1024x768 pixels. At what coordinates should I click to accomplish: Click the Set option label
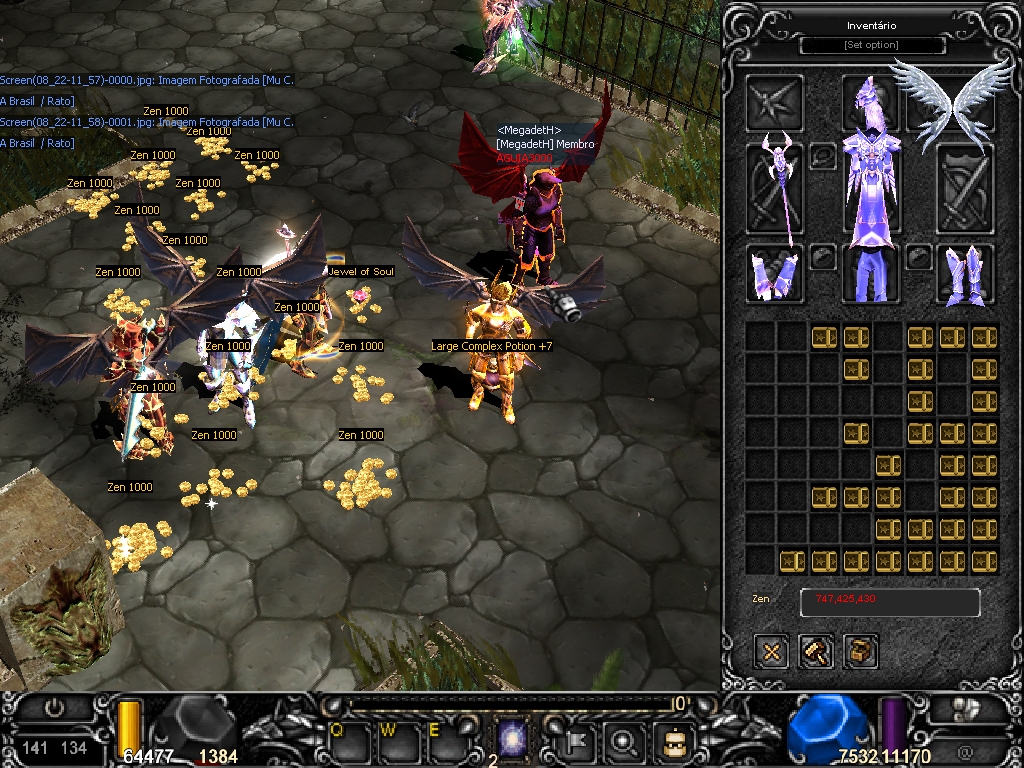(872, 45)
